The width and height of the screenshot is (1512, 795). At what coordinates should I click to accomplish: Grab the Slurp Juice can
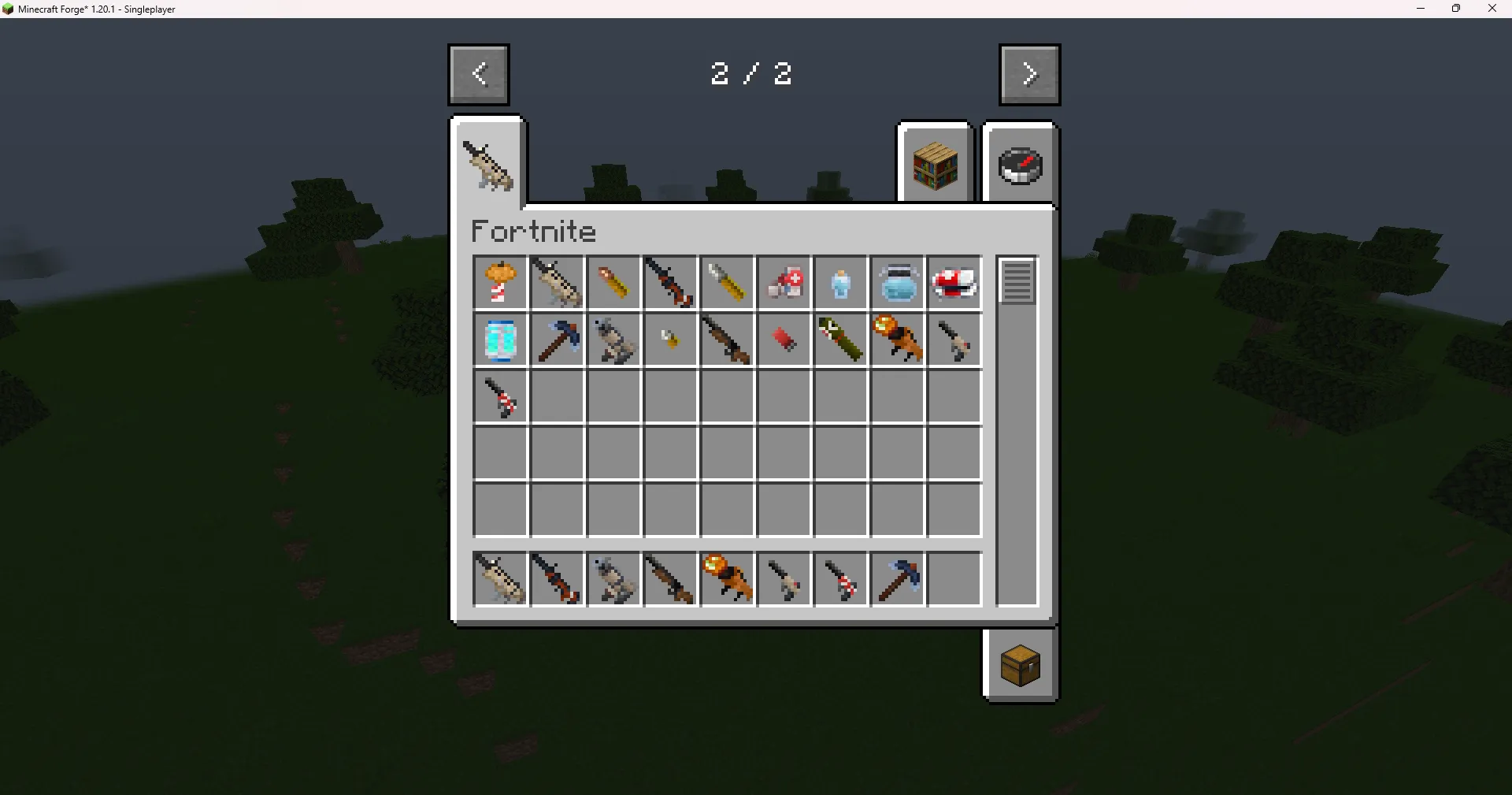pyautogui.click(x=500, y=340)
